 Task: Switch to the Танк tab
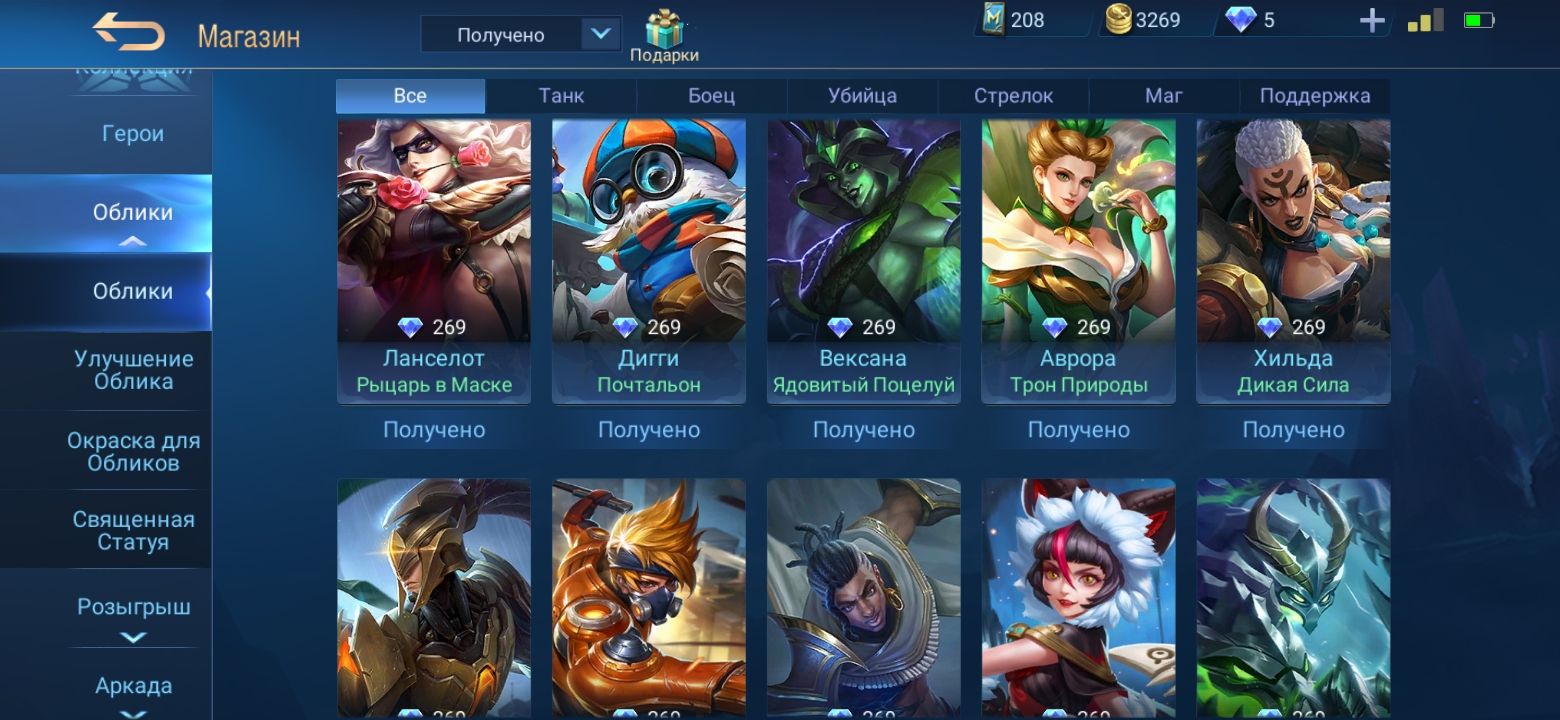[561, 96]
